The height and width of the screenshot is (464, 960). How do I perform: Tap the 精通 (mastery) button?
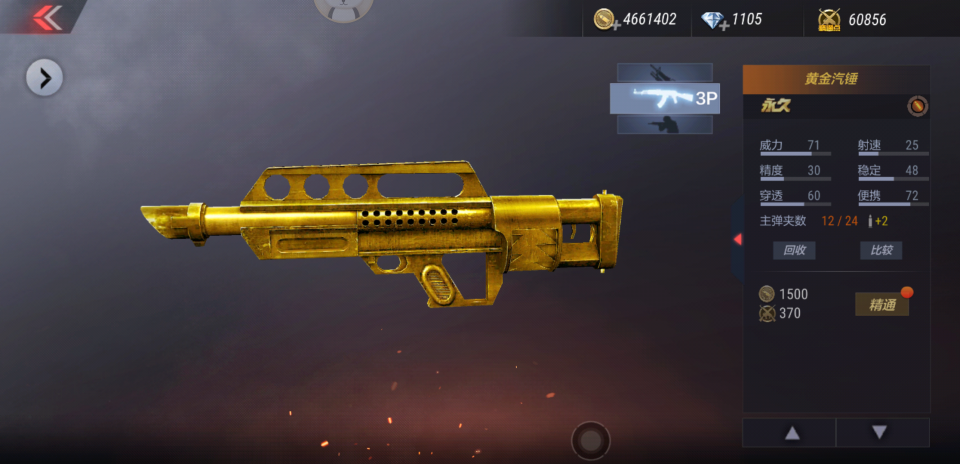pyautogui.click(x=882, y=305)
